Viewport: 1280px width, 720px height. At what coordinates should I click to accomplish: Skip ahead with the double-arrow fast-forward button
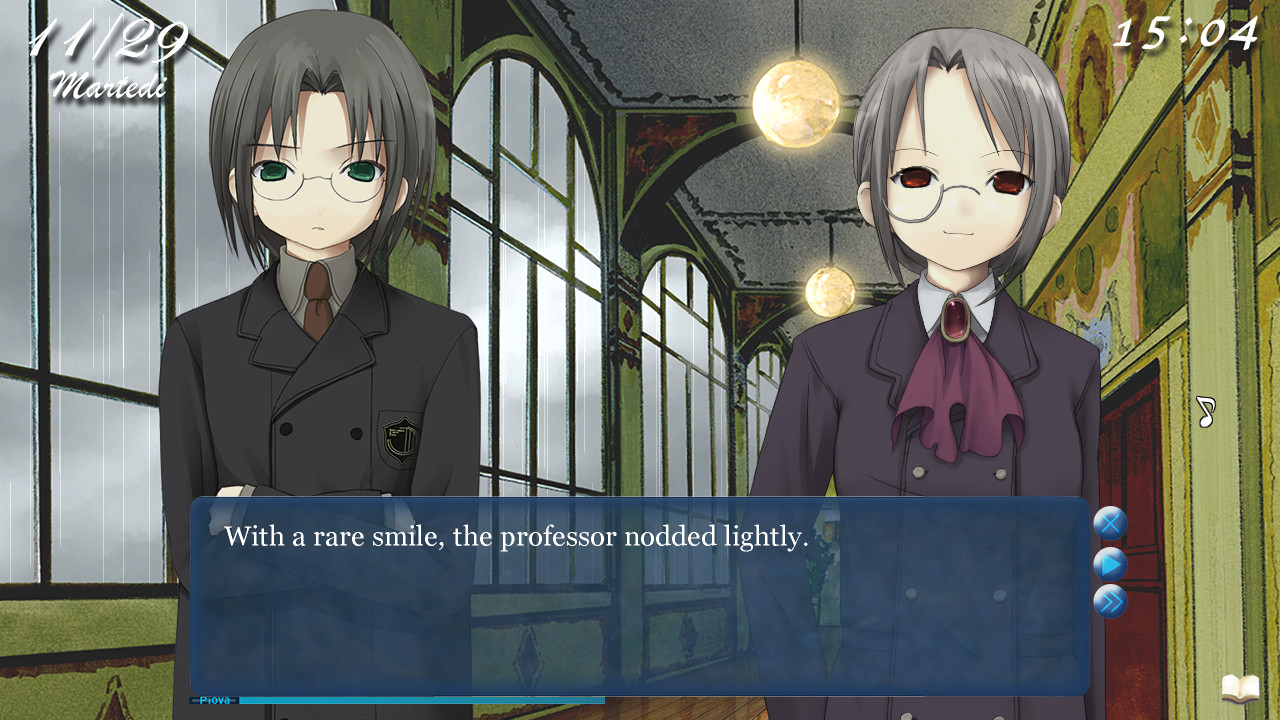1110,601
